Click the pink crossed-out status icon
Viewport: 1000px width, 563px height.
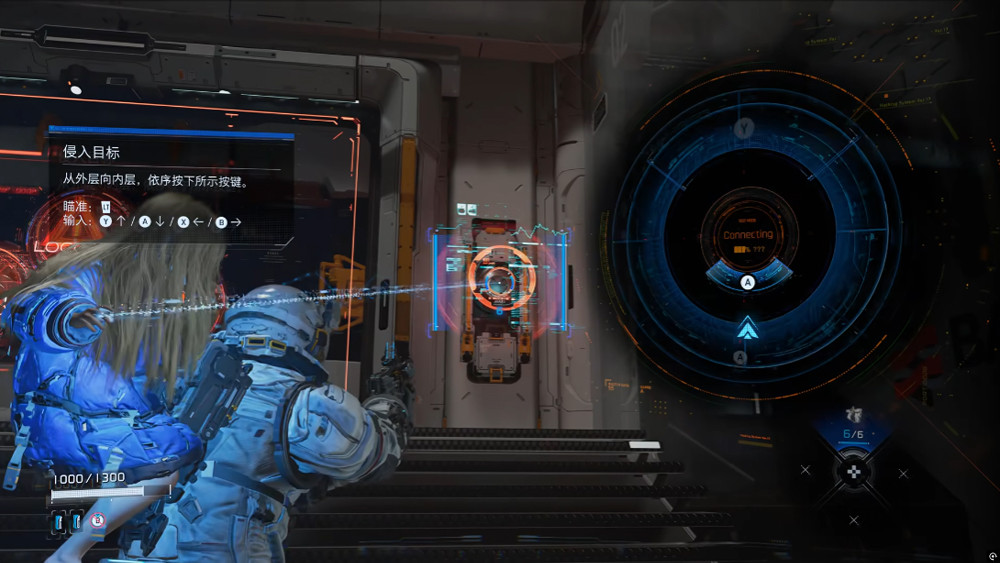pyautogui.click(x=97, y=521)
